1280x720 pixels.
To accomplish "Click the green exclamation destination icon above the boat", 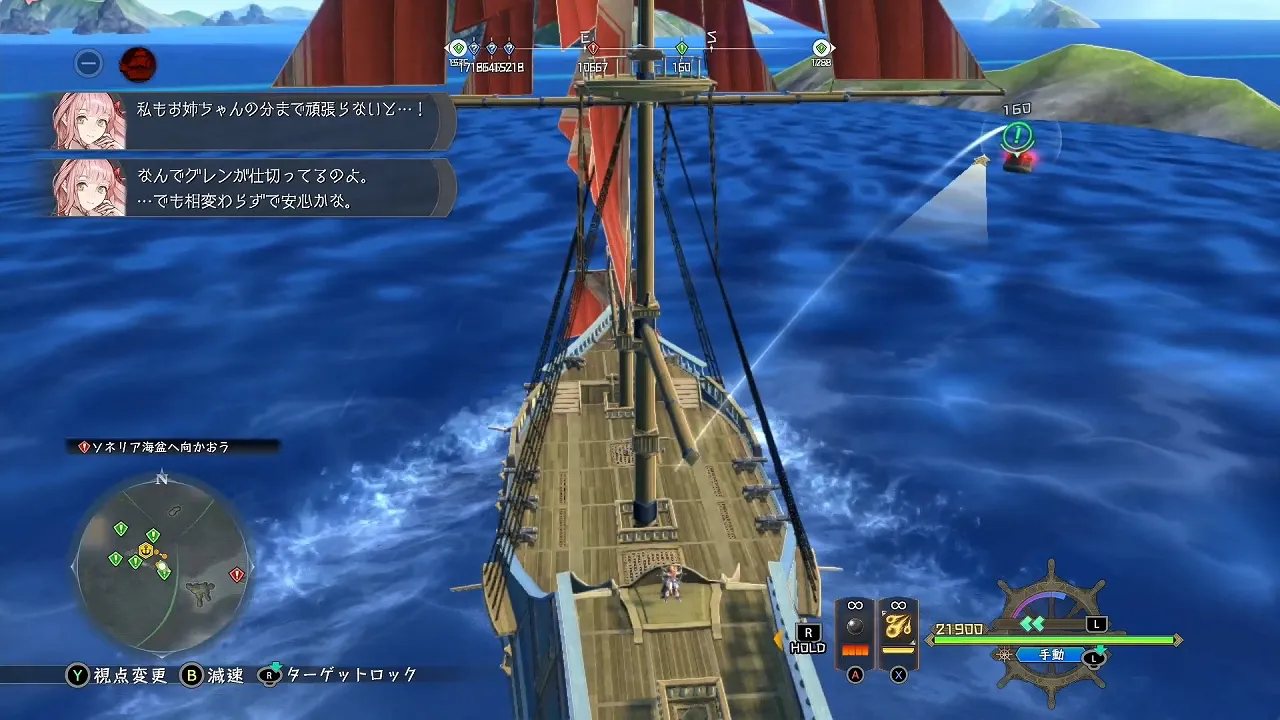I will tap(1016, 133).
